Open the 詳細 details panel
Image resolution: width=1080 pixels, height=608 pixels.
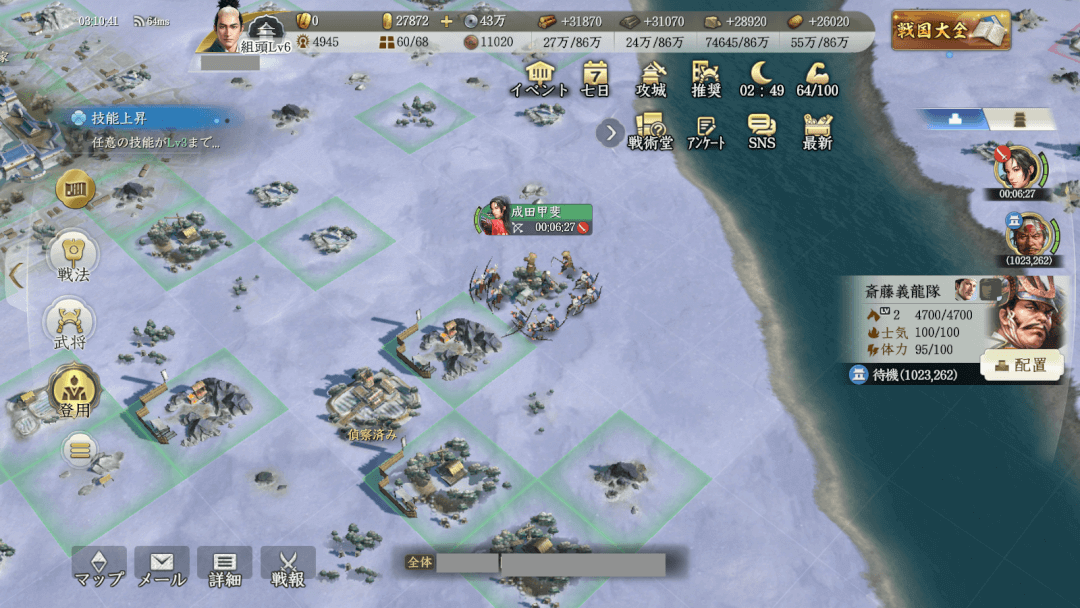(225, 567)
